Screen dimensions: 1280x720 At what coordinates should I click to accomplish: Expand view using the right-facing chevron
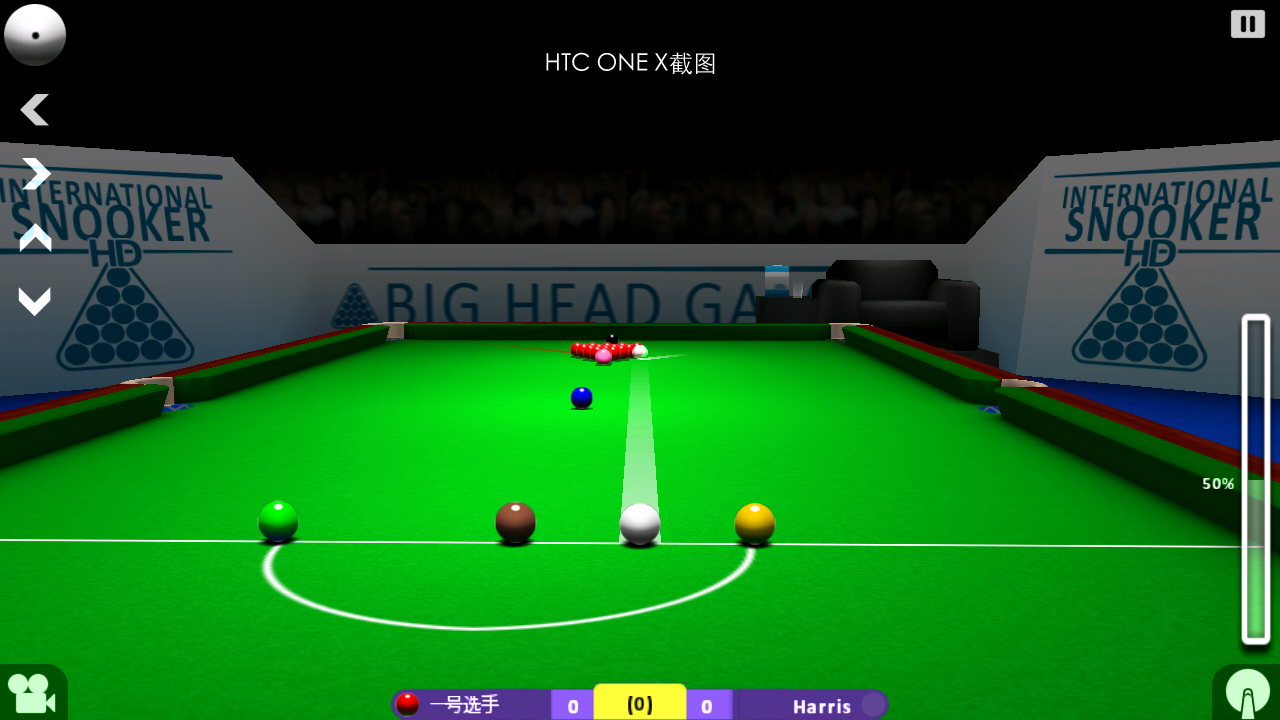click(35, 173)
